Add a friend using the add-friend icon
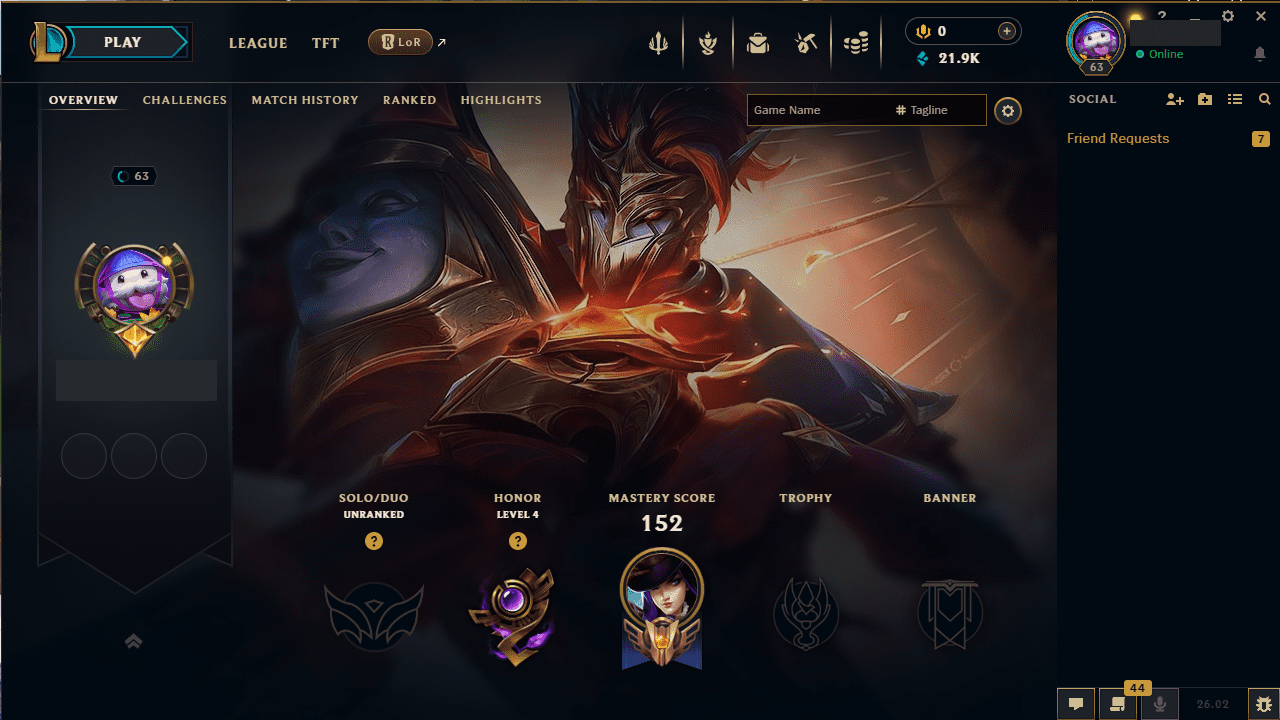 pyautogui.click(x=1174, y=99)
